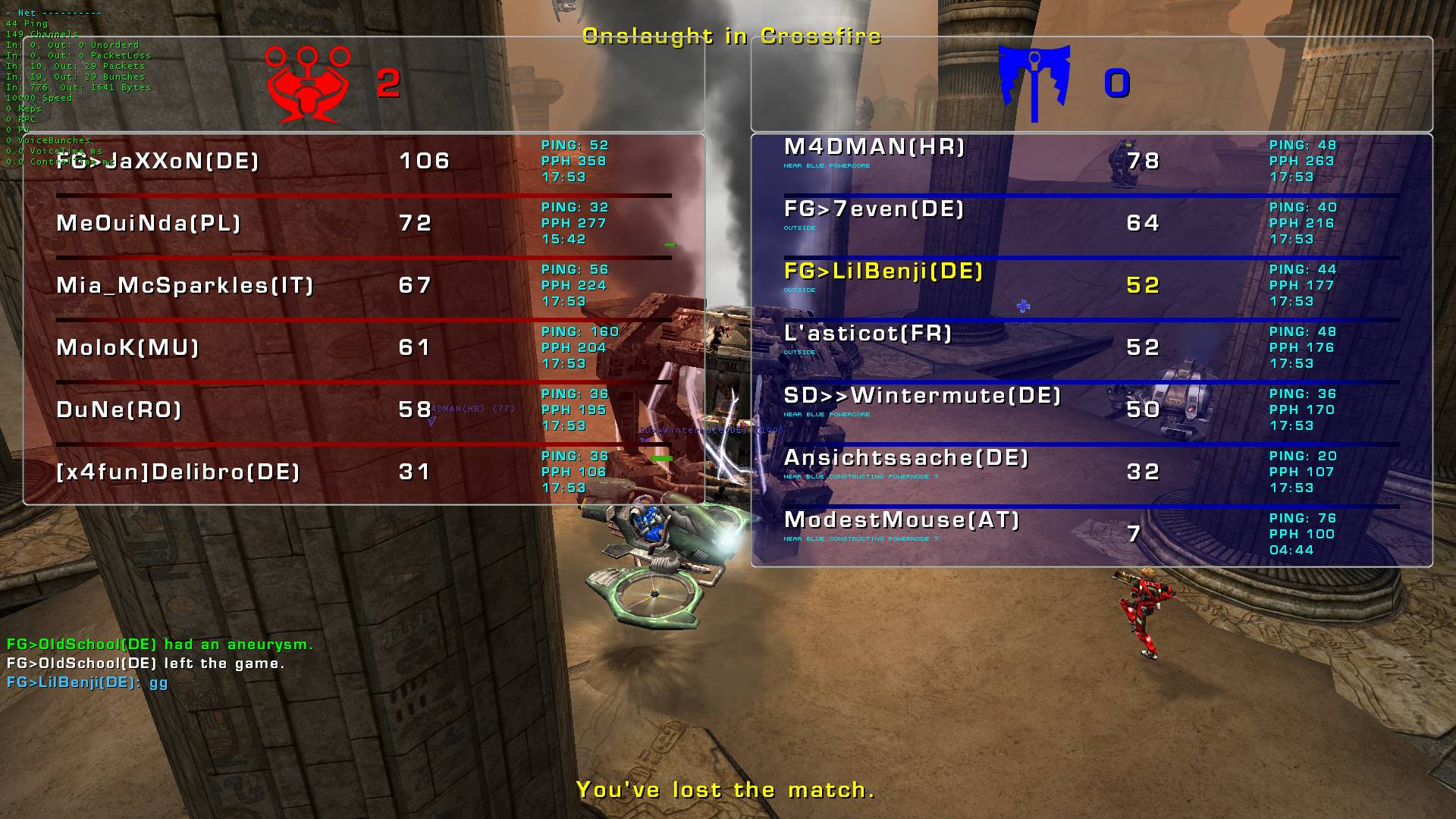
Task: Click the blue team emblem
Action: [x=1034, y=83]
